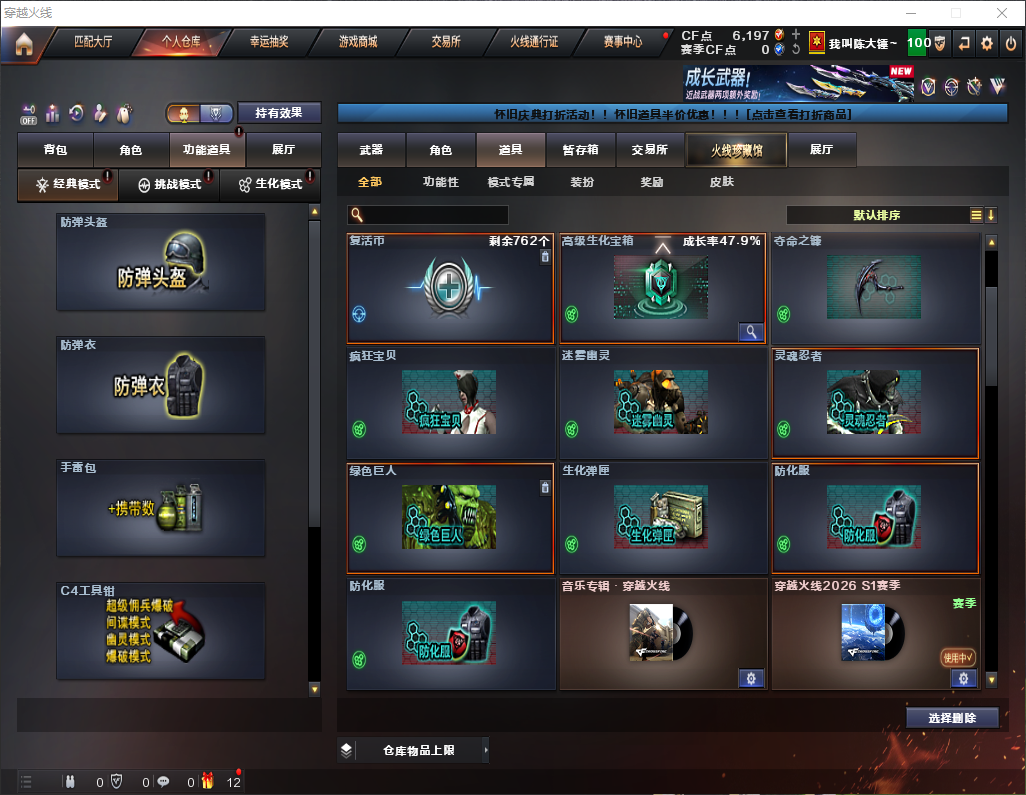Open the 赛事中心 tab
The height and width of the screenshot is (795, 1026).
(623, 42)
